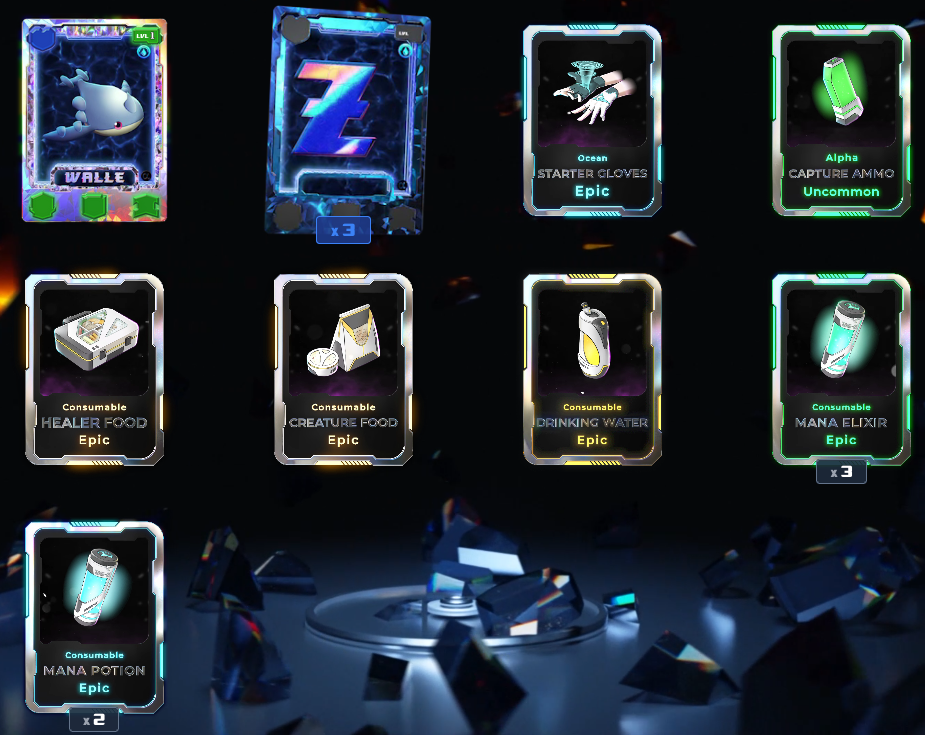Screen dimensions: 925x735
Task: Choose the Drinking Water card
Action: tap(592, 368)
